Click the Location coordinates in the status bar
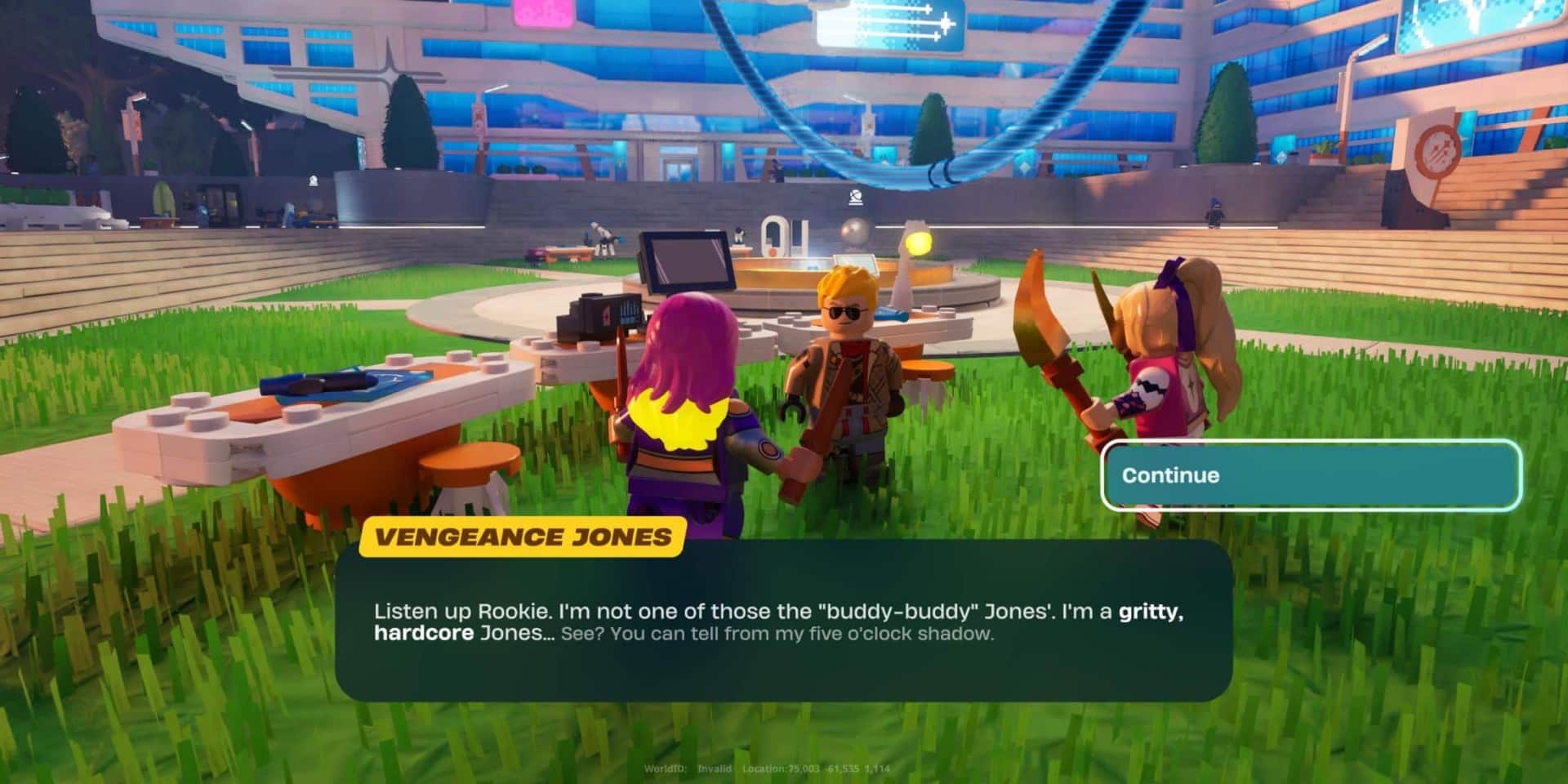This screenshot has height=784, width=1568. point(817,768)
